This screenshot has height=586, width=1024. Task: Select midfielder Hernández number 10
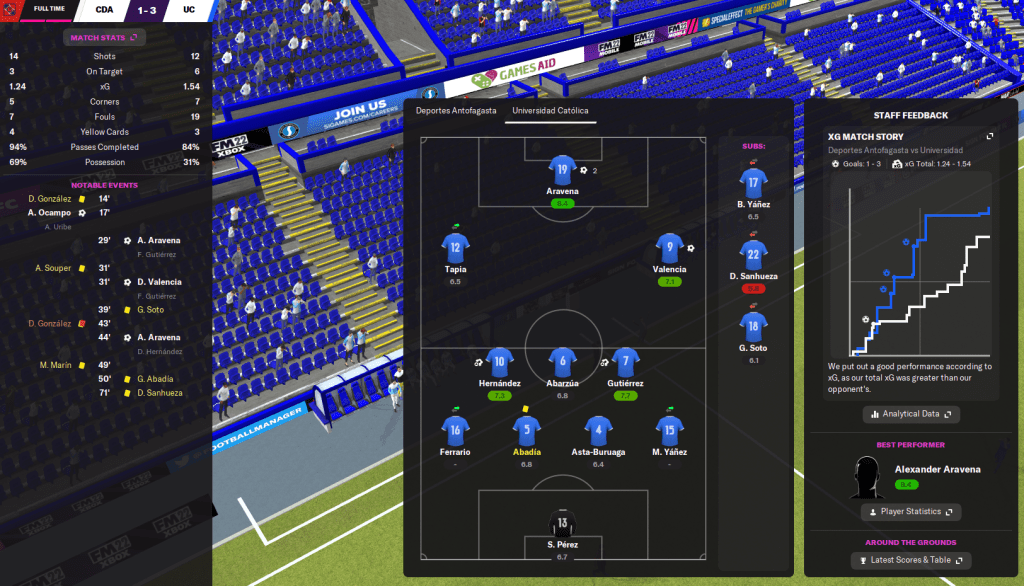(x=501, y=362)
